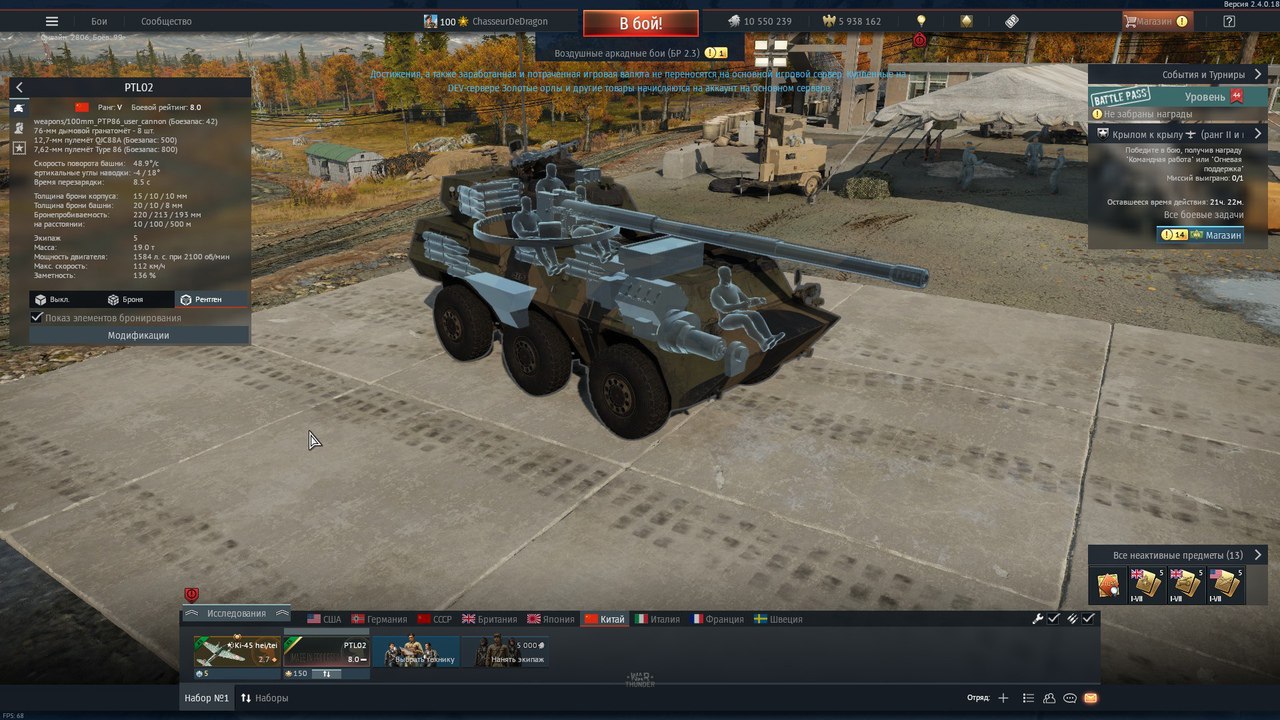1280x720 pixels.
Task: Open the hamburger main menu
Action: pyautogui.click(x=52, y=21)
